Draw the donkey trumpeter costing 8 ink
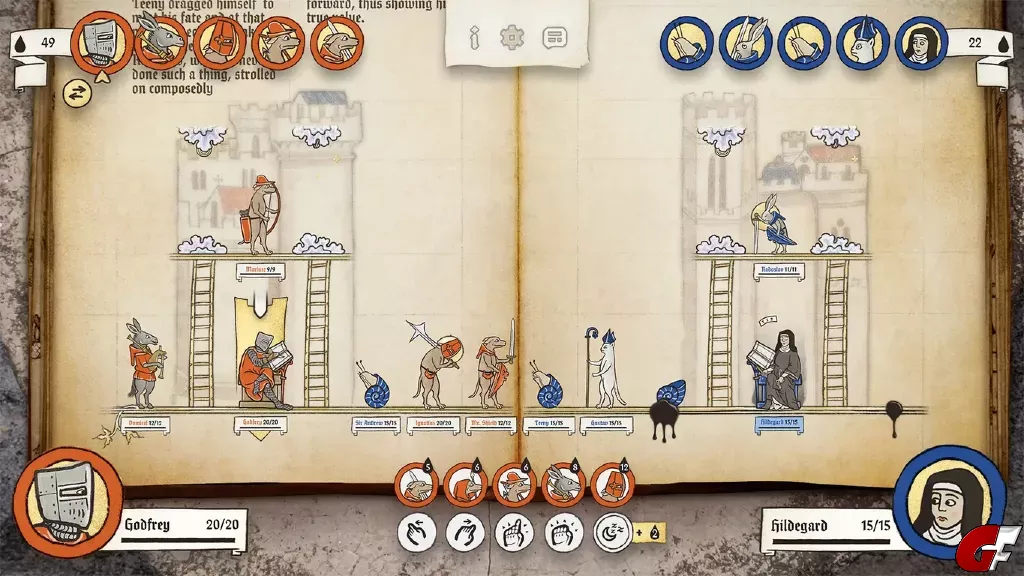This screenshot has width=1024, height=576. pos(563,486)
